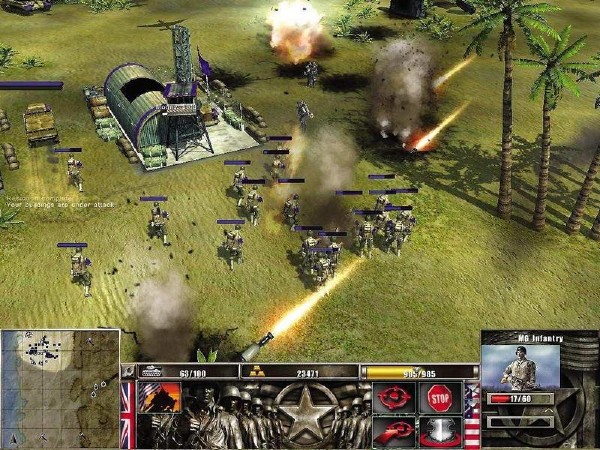This screenshot has height=450, width=600.
Task: Open the flag-raising soldiers icon
Action: pyautogui.click(x=158, y=398)
